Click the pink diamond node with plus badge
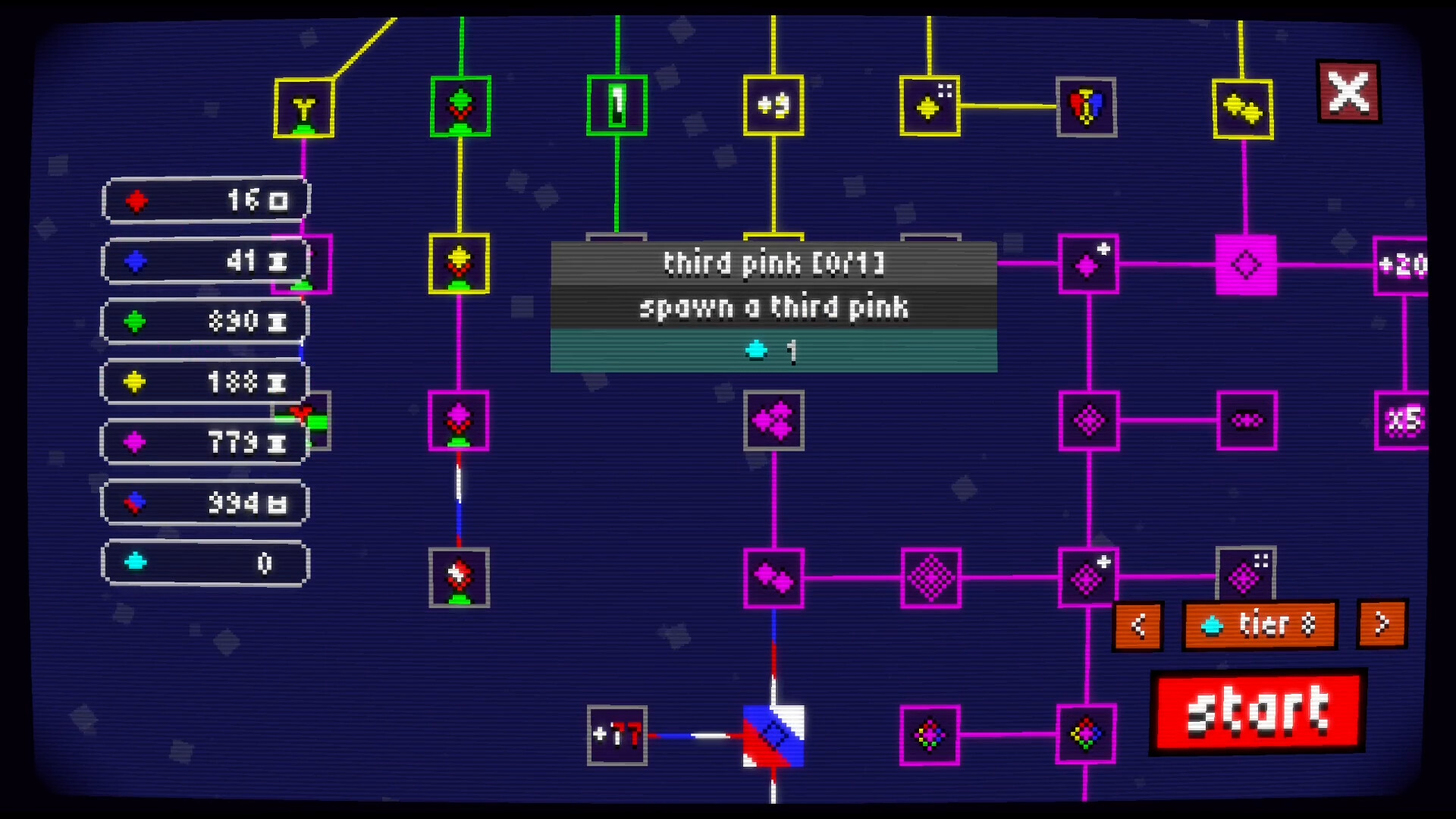Image resolution: width=1456 pixels, height=819 pixels. (1088, 262)
